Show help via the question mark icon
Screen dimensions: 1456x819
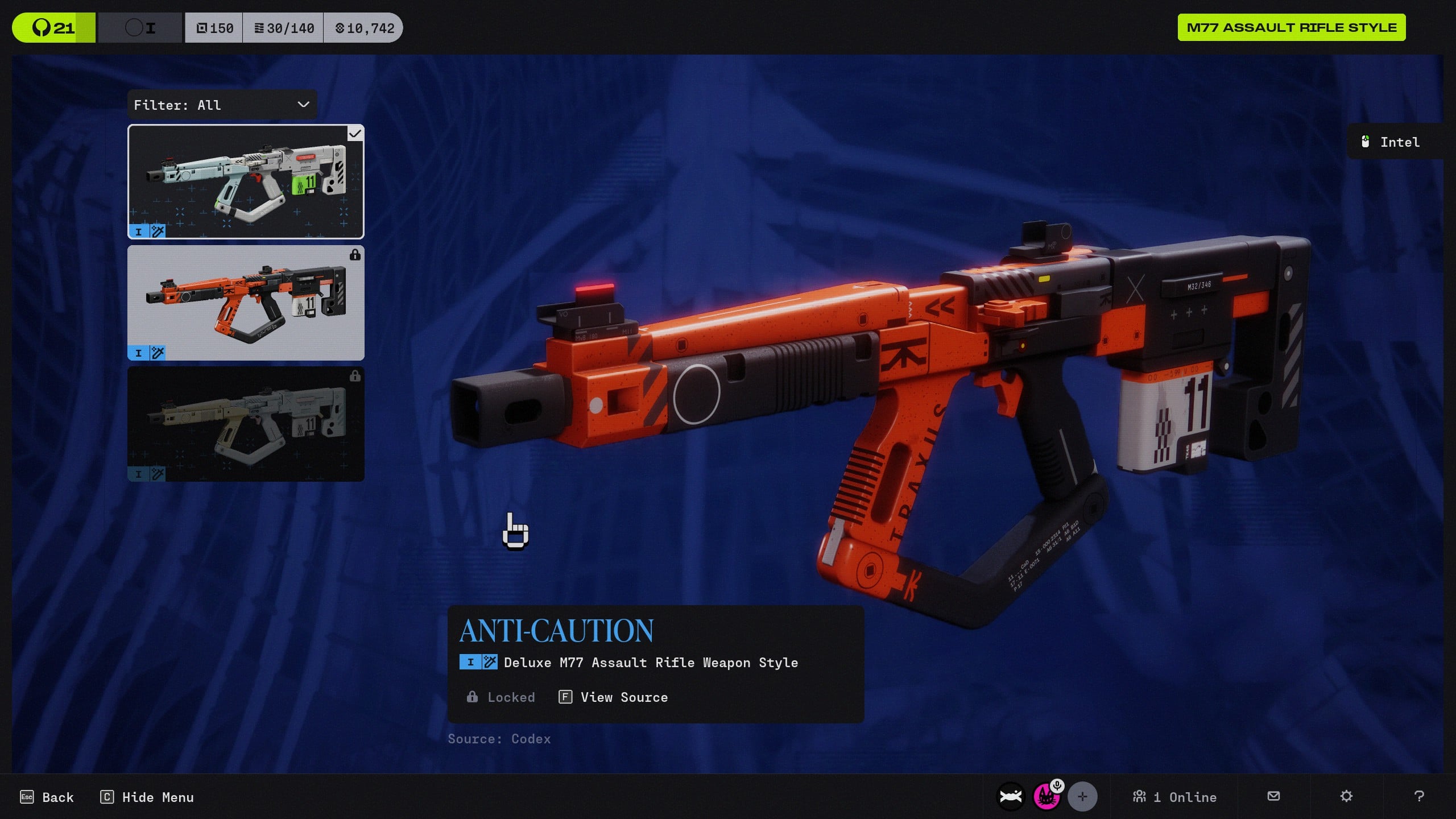tap(1419, 796)
